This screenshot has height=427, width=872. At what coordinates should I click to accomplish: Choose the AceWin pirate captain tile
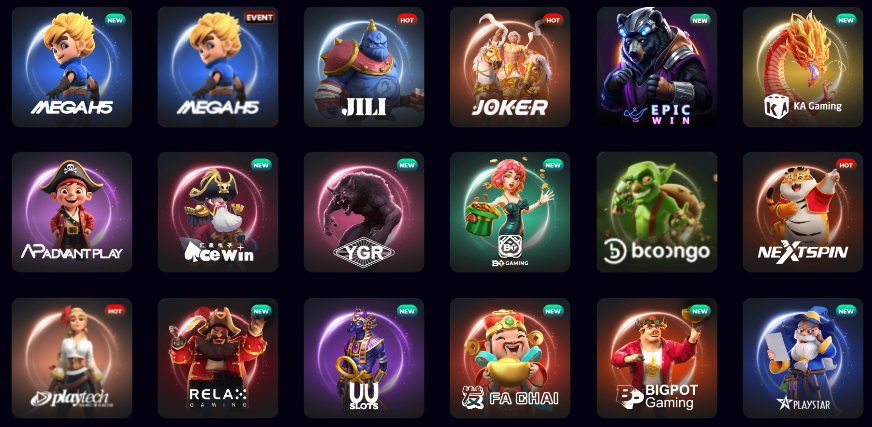click(218, 212)
